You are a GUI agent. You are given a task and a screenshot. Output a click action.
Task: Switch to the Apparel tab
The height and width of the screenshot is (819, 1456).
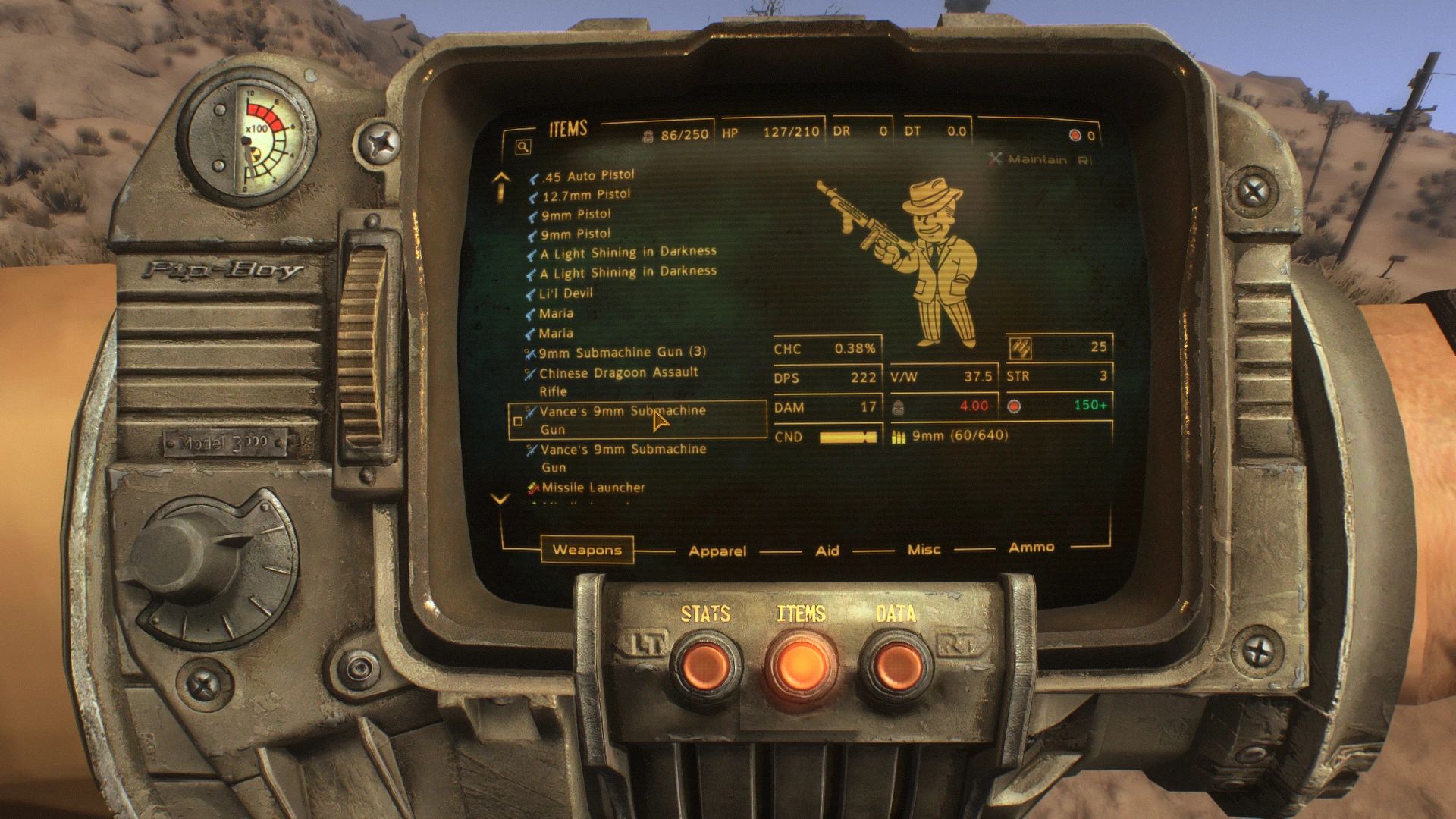click(717, 551)
